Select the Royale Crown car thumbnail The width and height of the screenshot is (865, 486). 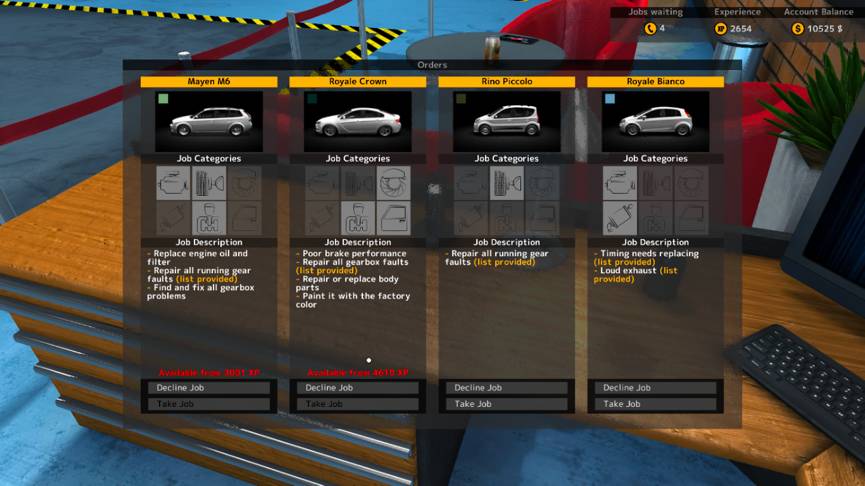pos(358,122)
